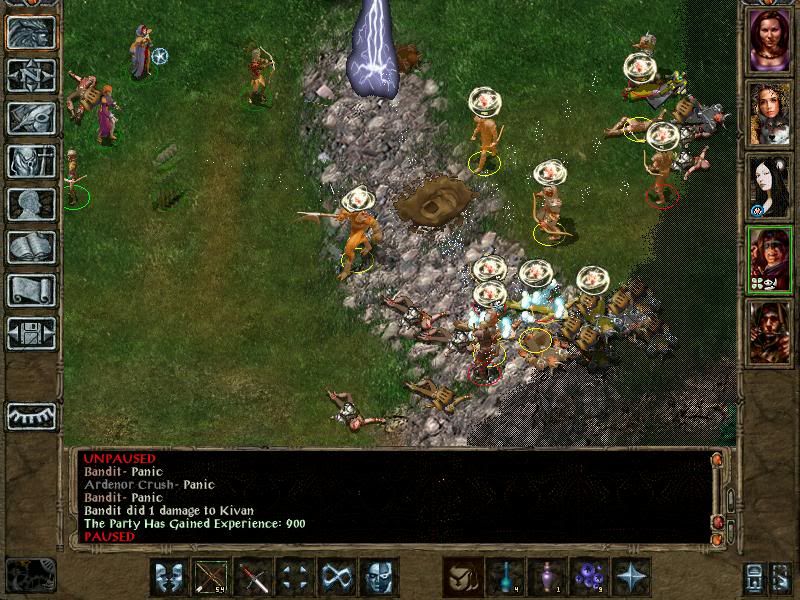Equip the sword weapon slot

click(254, 577)
